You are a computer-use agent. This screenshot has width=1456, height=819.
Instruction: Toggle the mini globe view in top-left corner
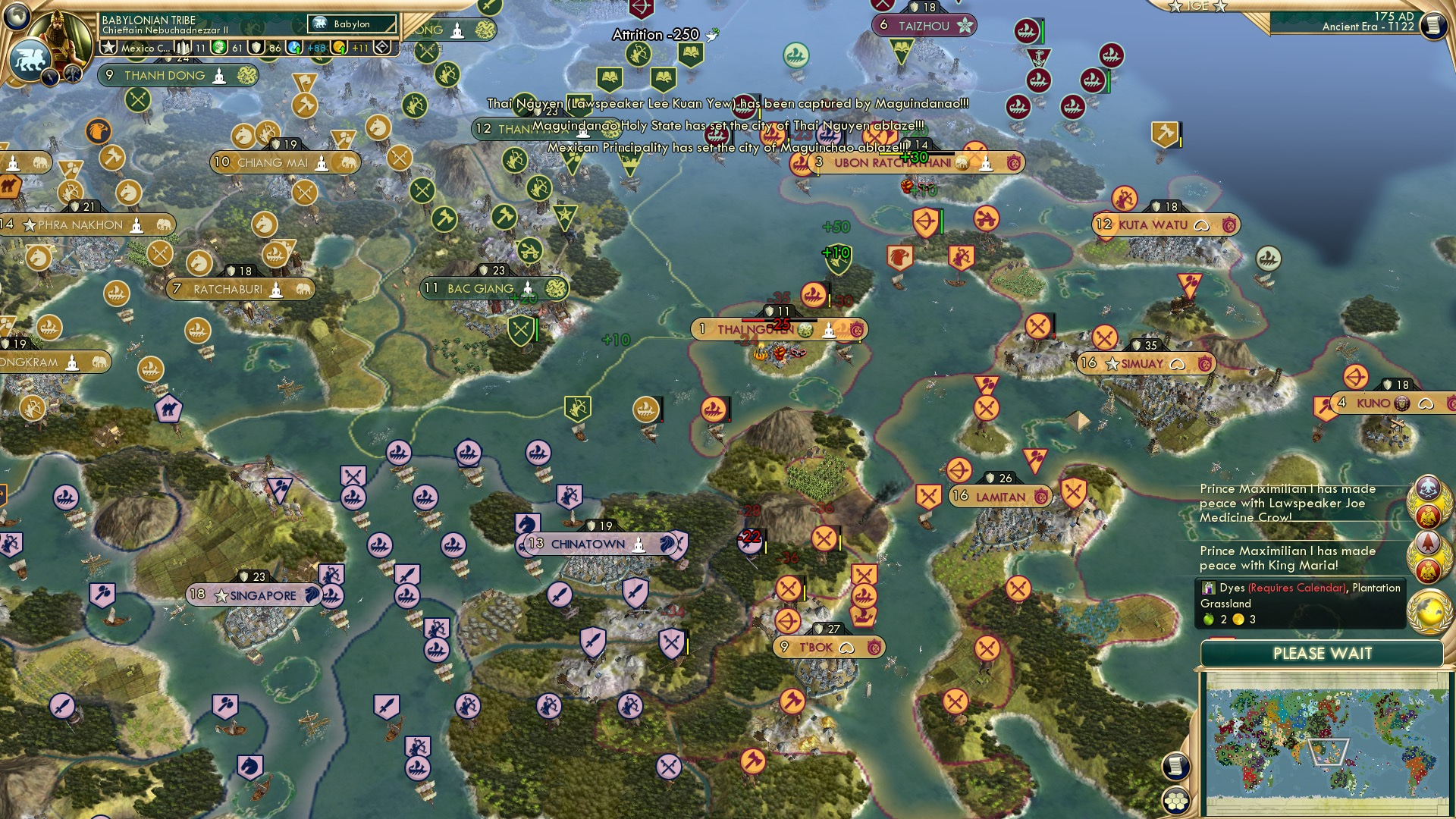coord(15,14)
